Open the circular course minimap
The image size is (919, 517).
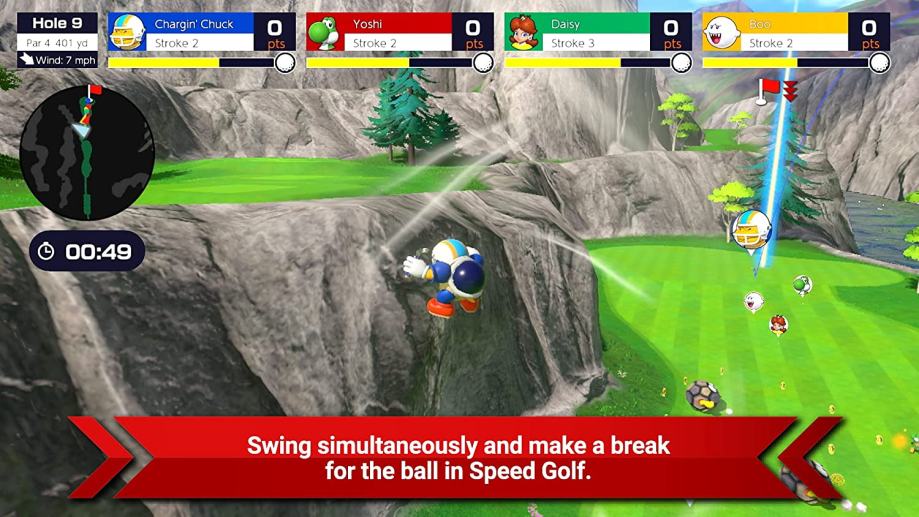87,153
